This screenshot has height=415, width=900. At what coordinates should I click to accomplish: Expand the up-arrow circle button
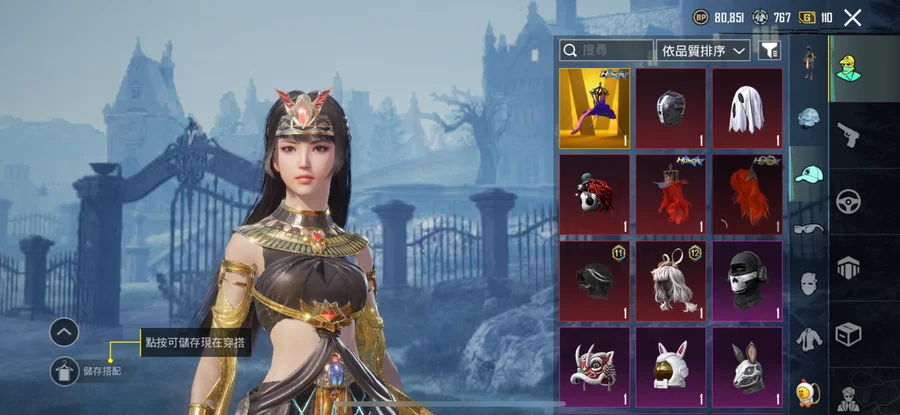(x=64, y=331)
